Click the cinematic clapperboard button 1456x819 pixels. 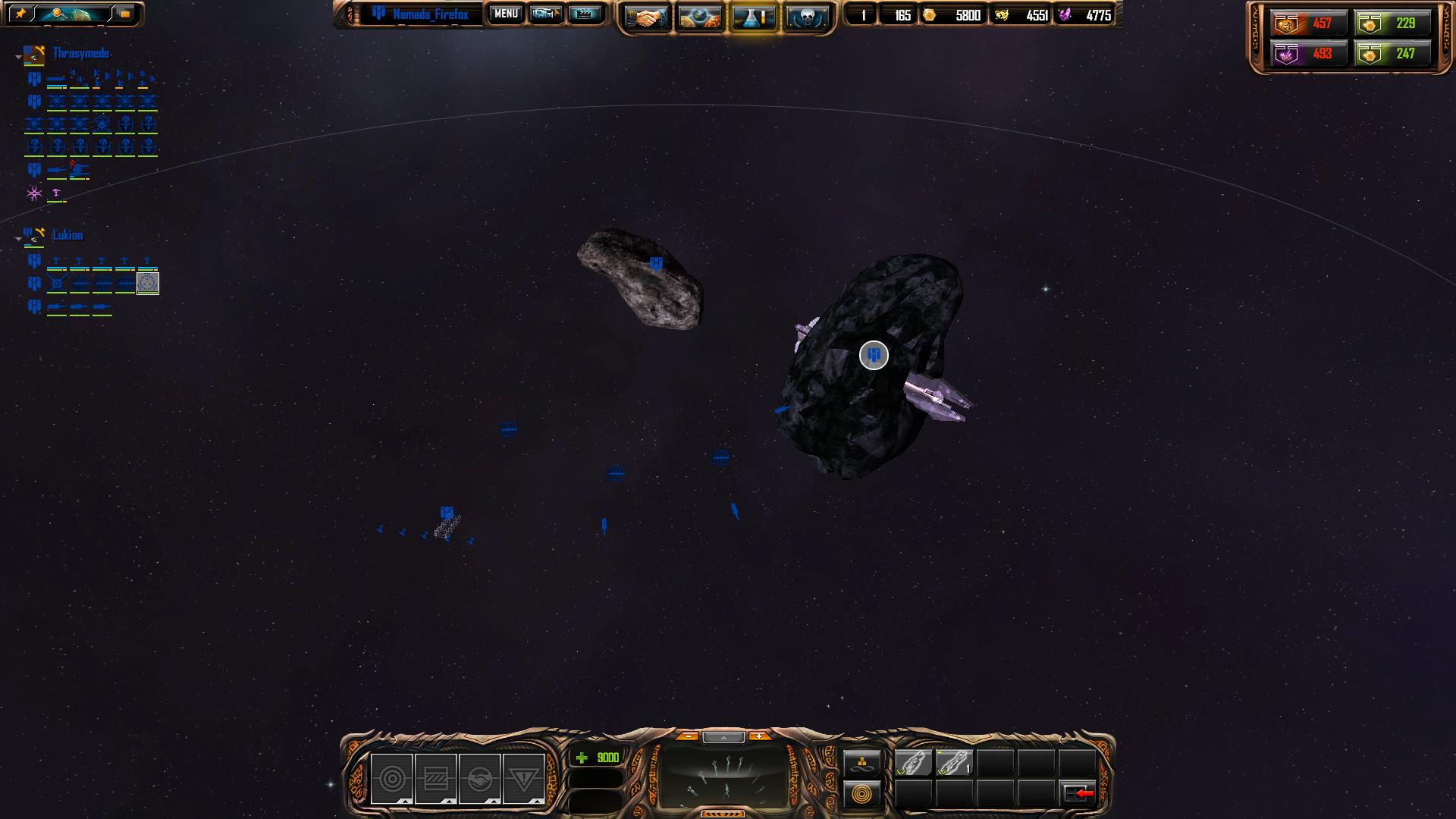[x=583, y=14]
